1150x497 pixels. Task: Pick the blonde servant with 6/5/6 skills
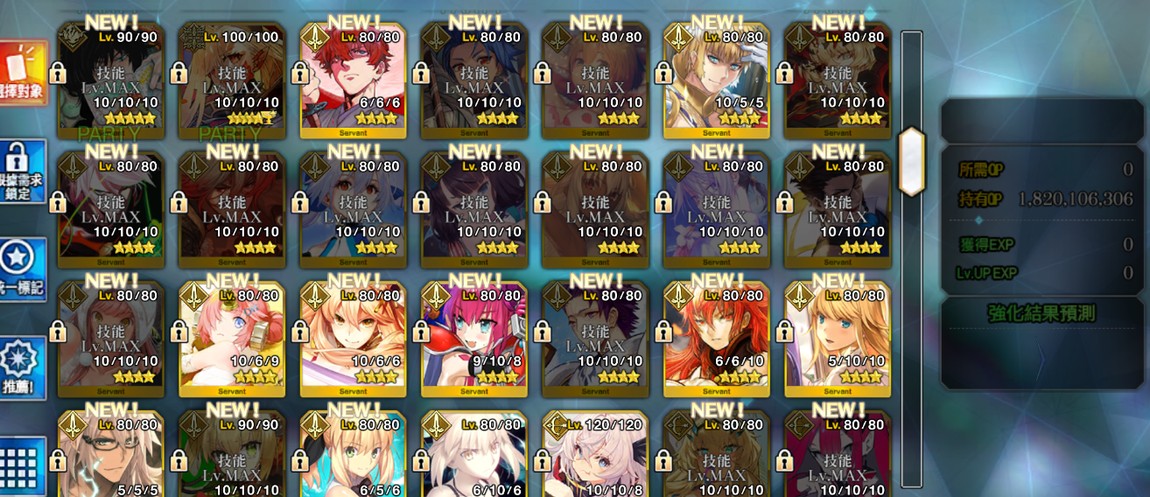tap(354, 455)
